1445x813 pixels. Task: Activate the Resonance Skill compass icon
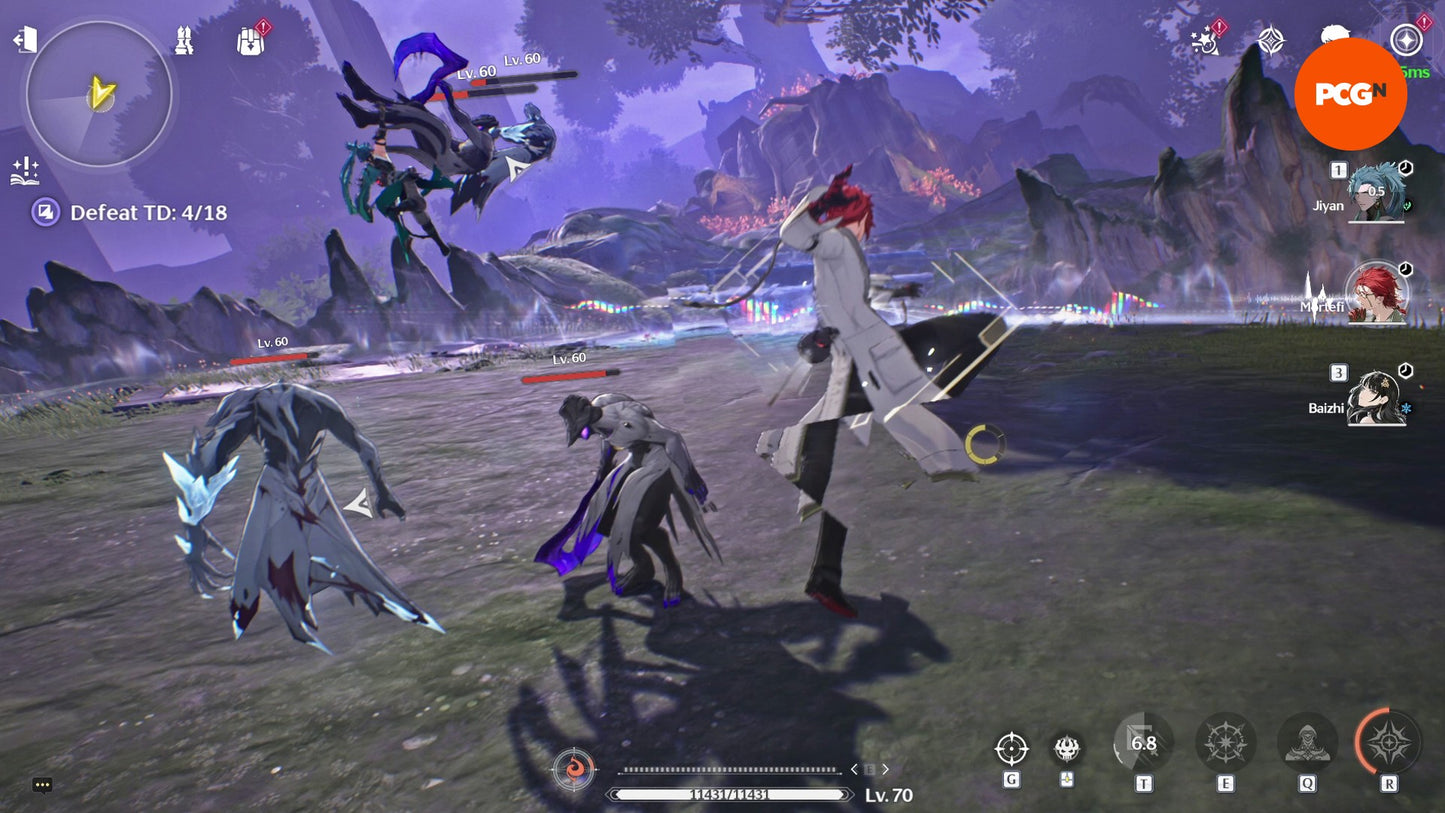click(x=1225, y=743)
